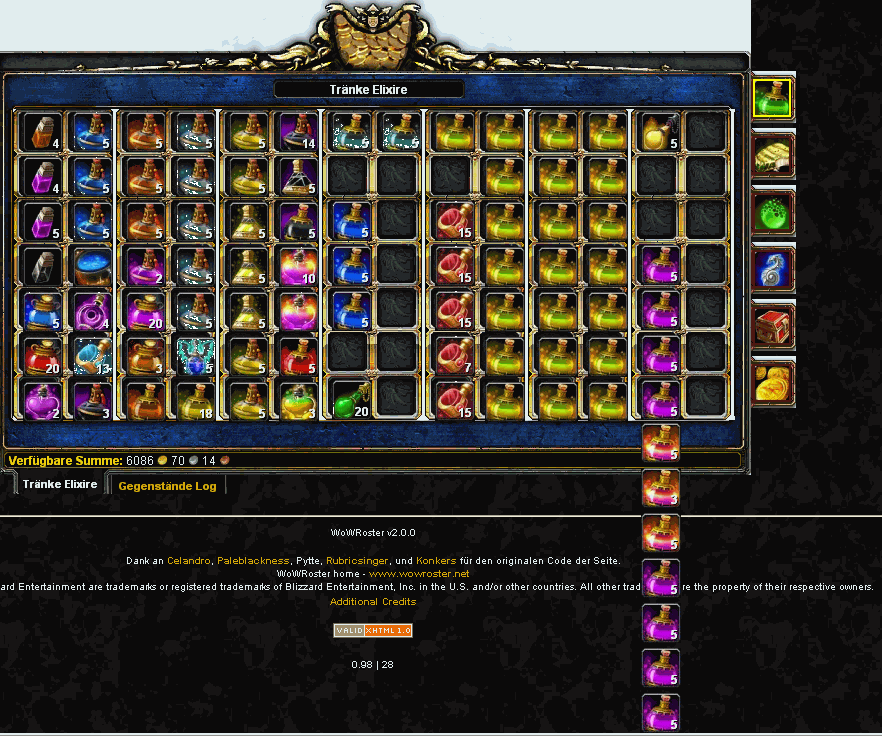Visit the www.wowroster.net link

[419, 574]
